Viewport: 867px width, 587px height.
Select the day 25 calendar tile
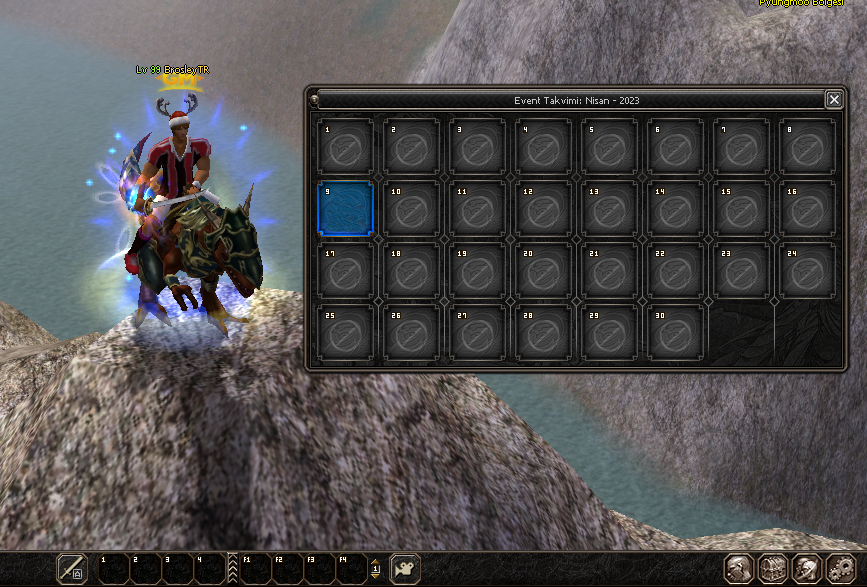345,332
